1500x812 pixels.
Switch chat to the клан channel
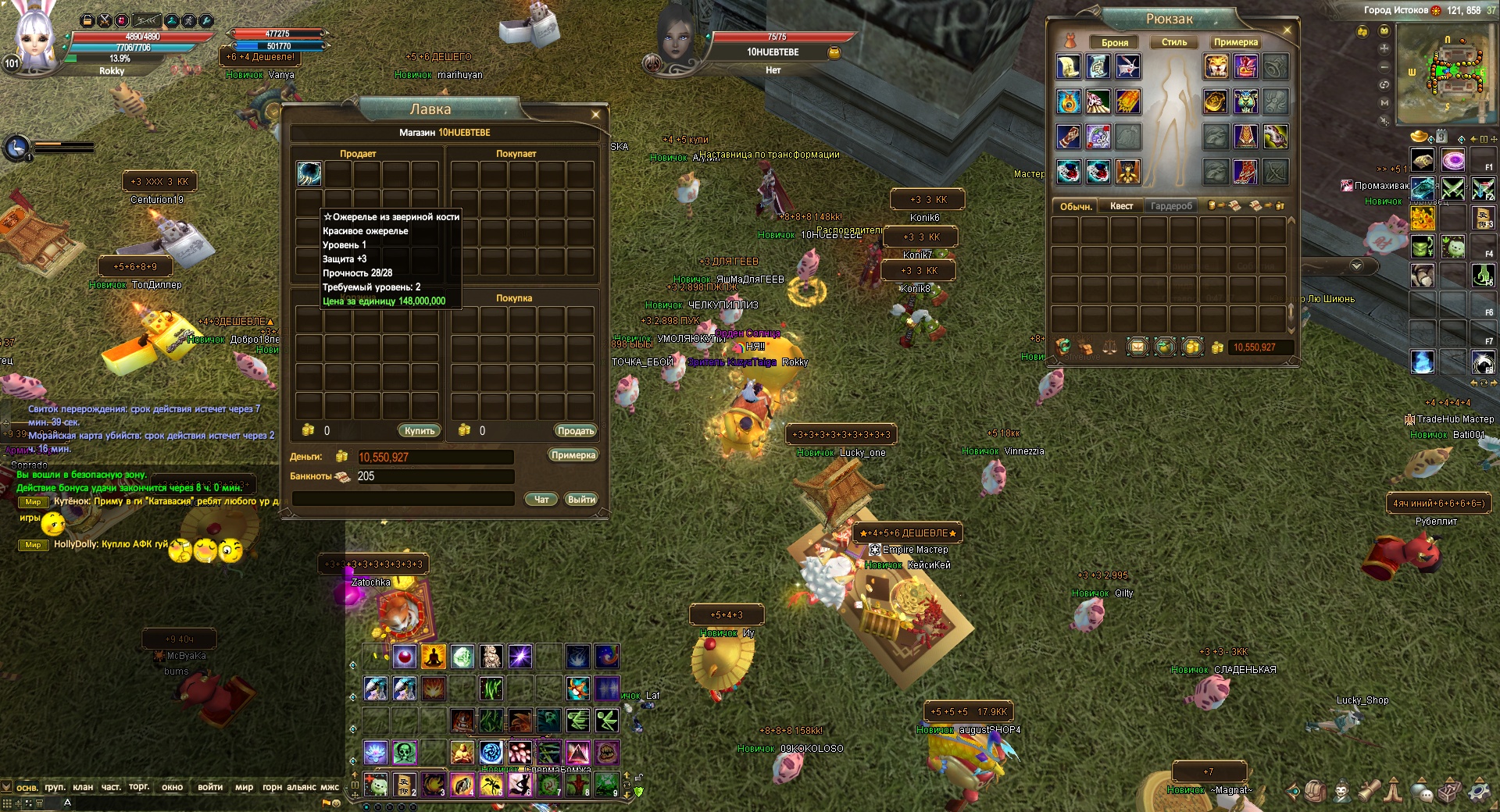click(83, 787)
